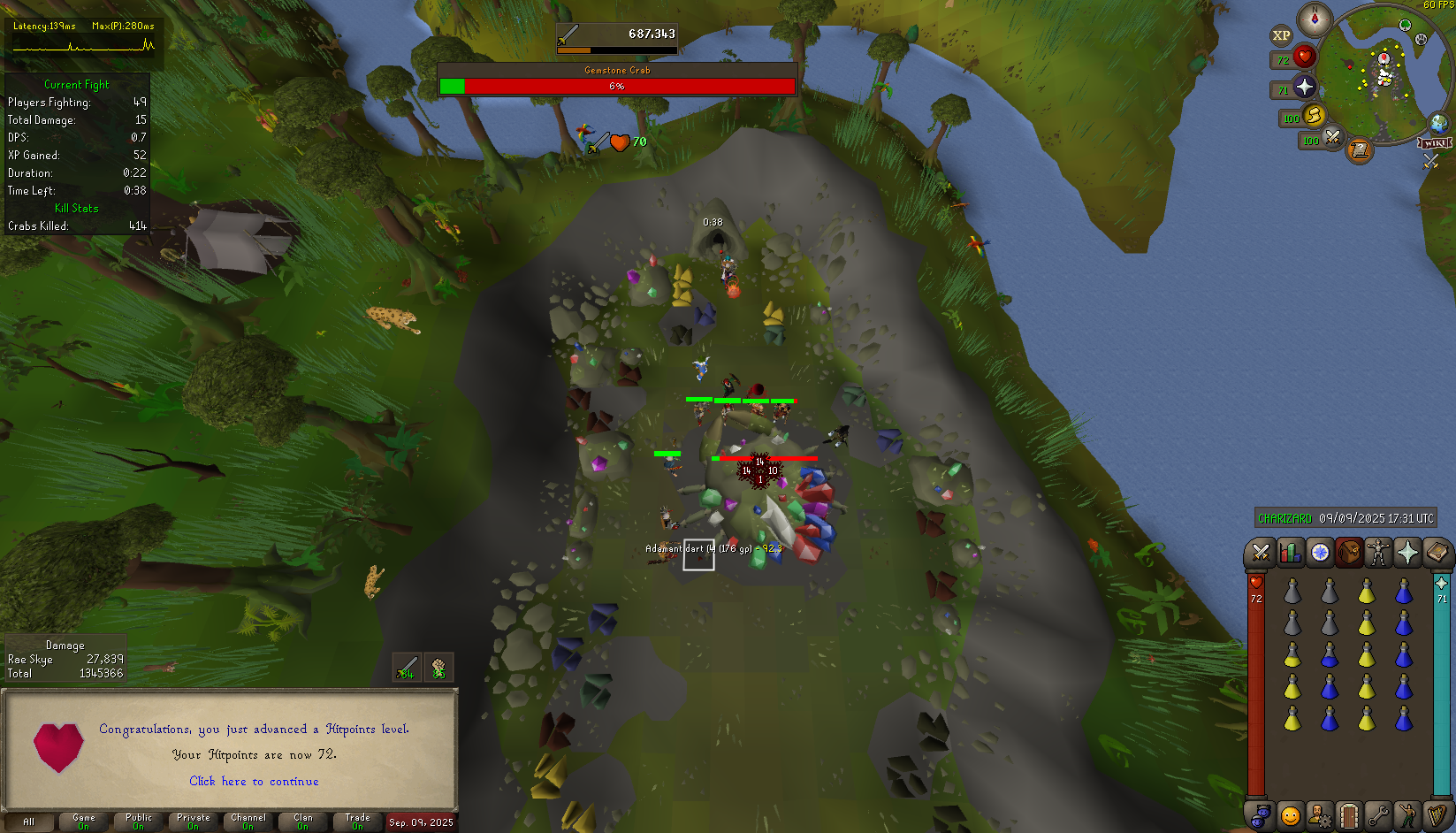Switch chat filter to All
Viewport: 1456px width, 833px height.
click(28, 822)
